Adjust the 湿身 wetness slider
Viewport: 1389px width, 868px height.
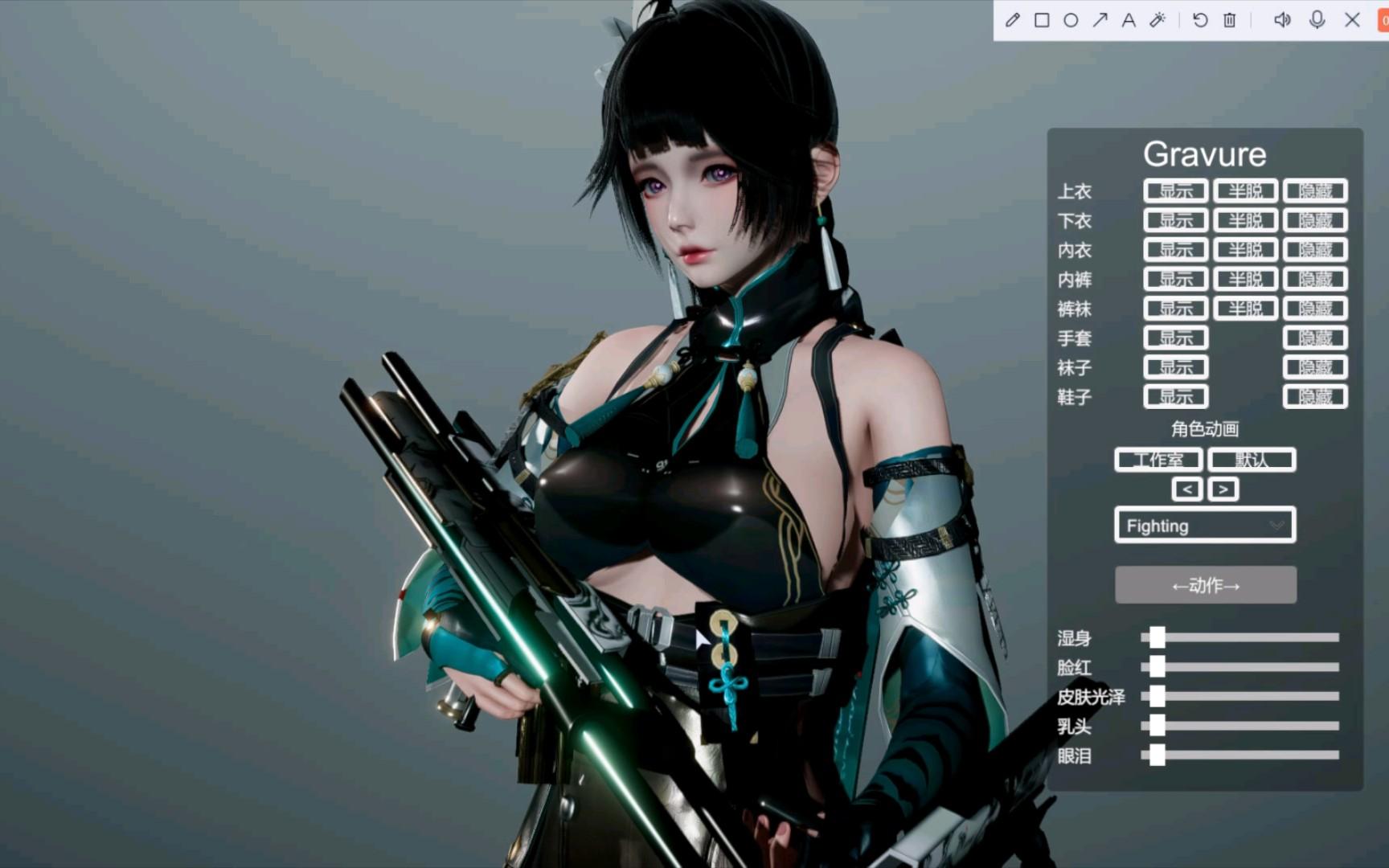pos(1157,638)
